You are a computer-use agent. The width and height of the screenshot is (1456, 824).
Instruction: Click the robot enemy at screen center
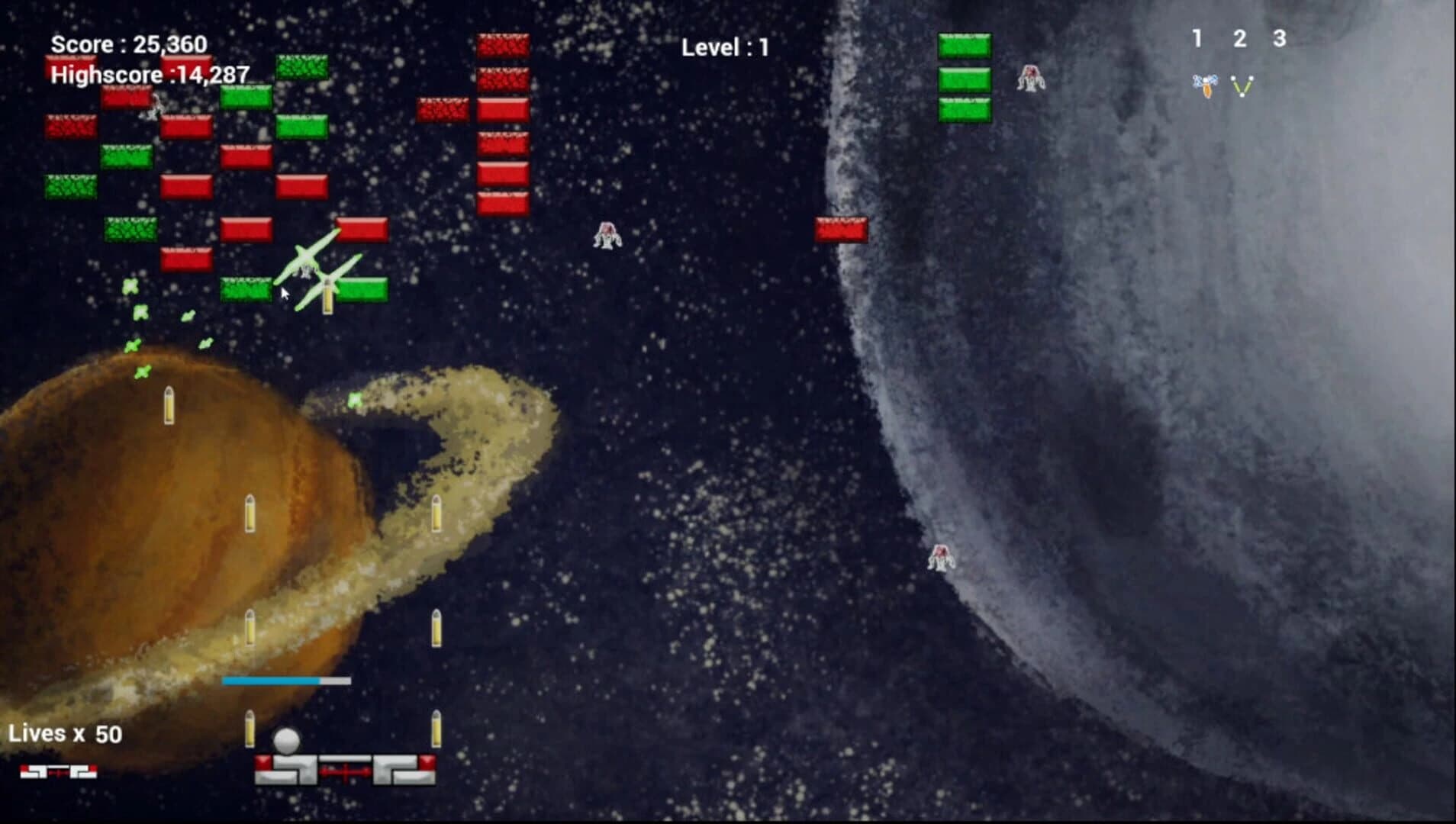[607, 237]
